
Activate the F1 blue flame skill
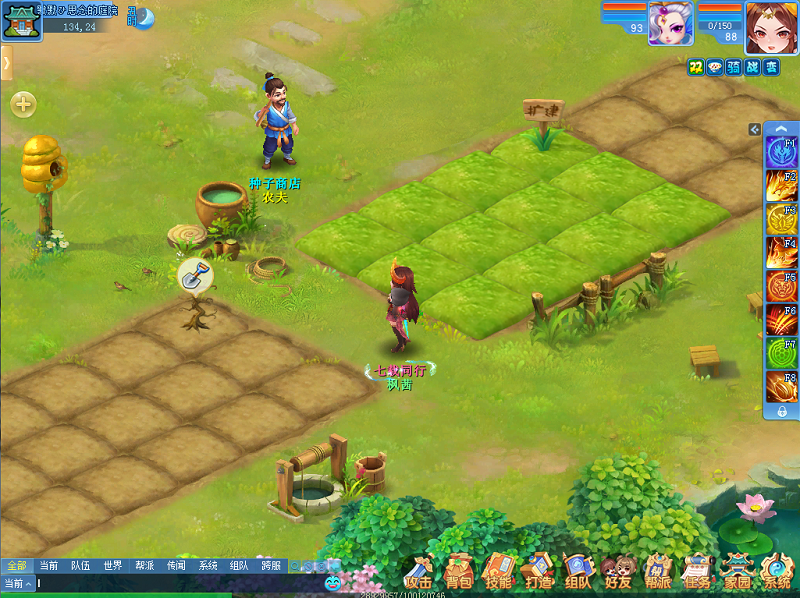click(780, 153)
